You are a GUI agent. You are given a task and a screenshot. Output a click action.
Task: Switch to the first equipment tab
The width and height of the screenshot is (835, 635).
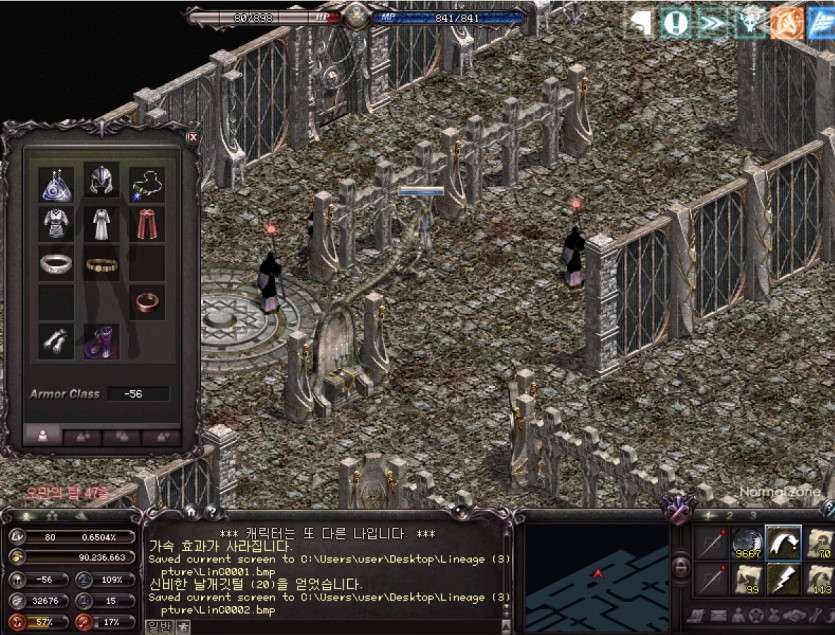42,436
